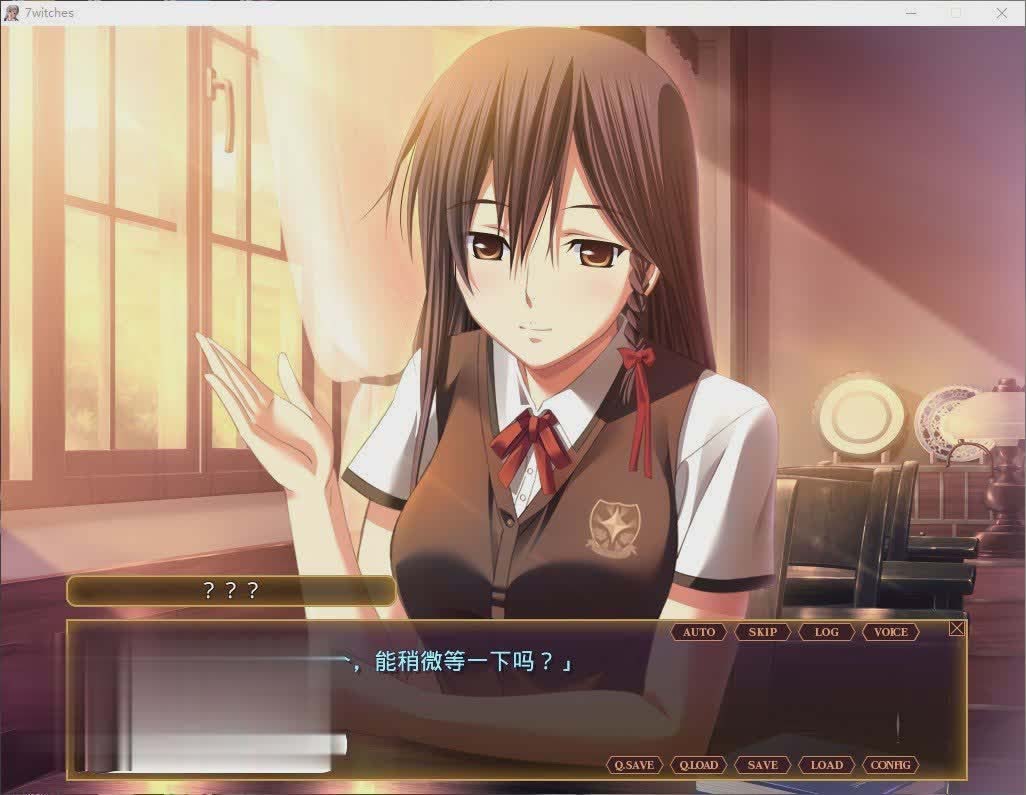The image size is (1026, 795).
Task: Minimize the 7witches window
Action: point(910,13)
